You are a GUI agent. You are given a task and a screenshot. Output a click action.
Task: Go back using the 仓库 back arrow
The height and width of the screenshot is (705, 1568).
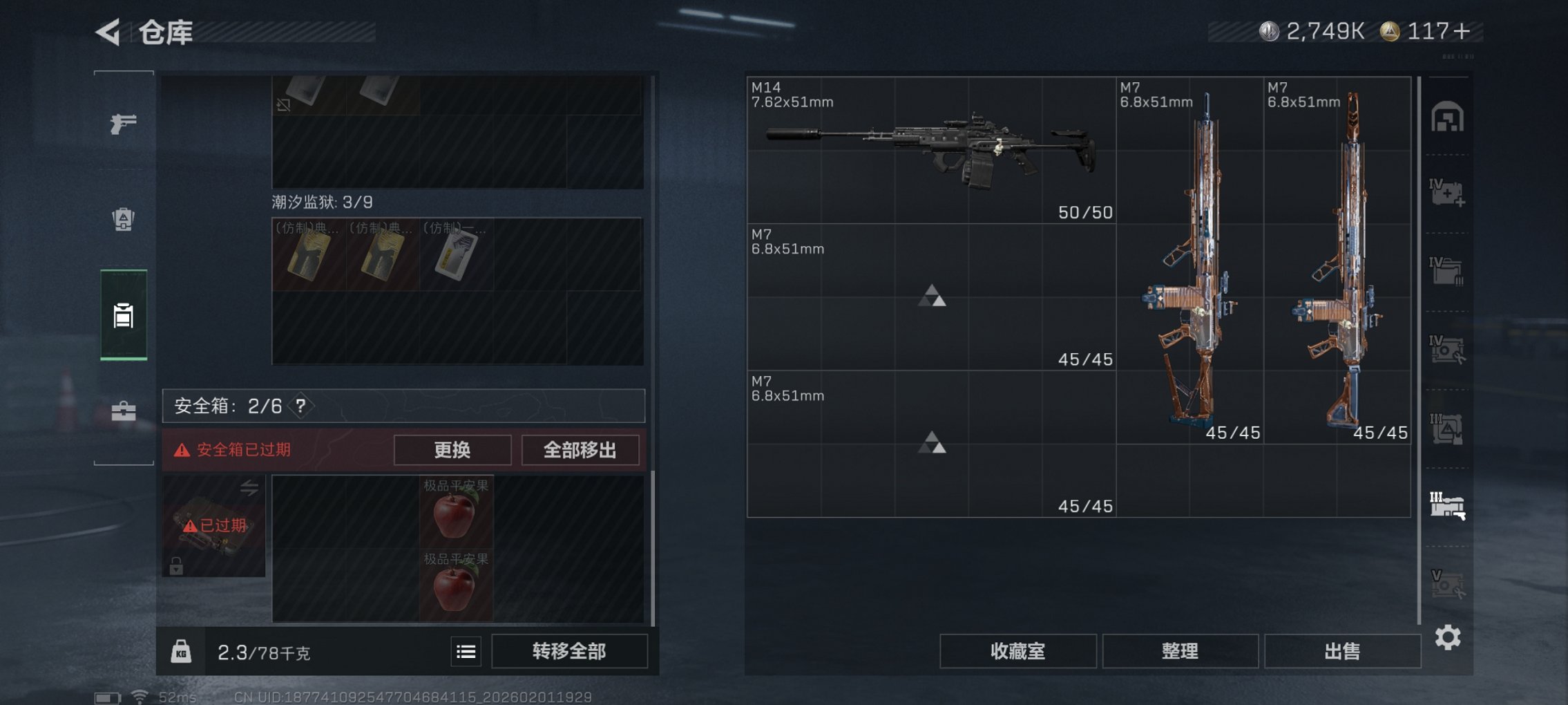[107, 32]
